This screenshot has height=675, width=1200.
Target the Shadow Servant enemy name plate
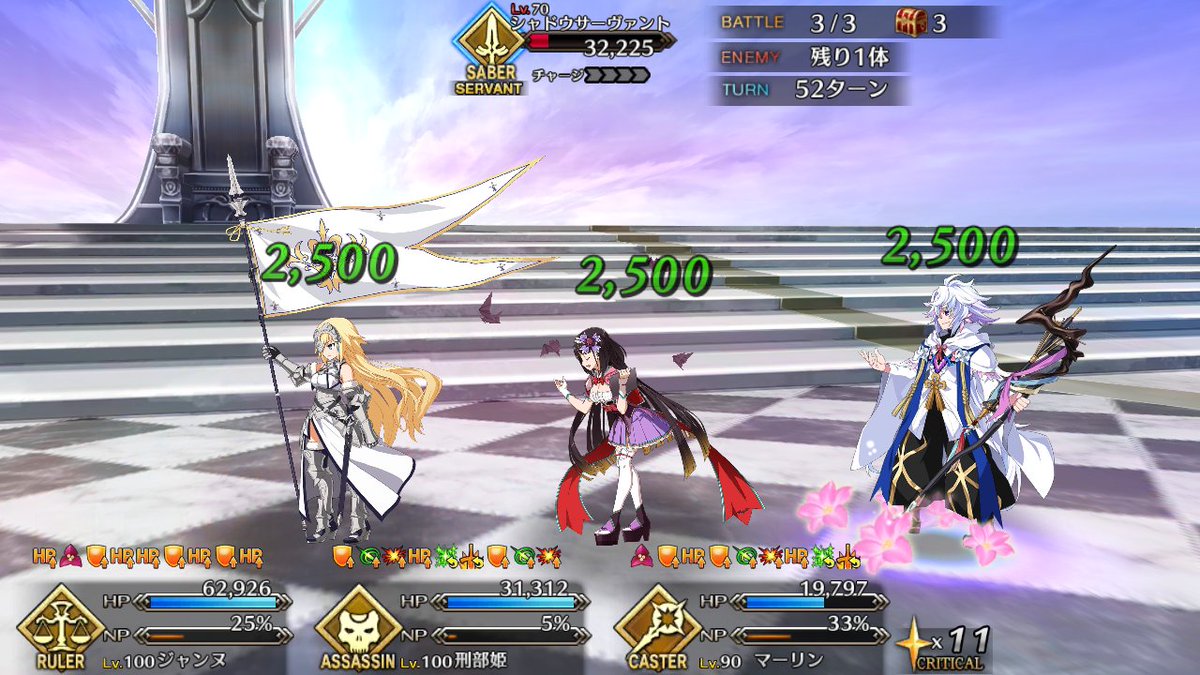[x=590, y=23]
